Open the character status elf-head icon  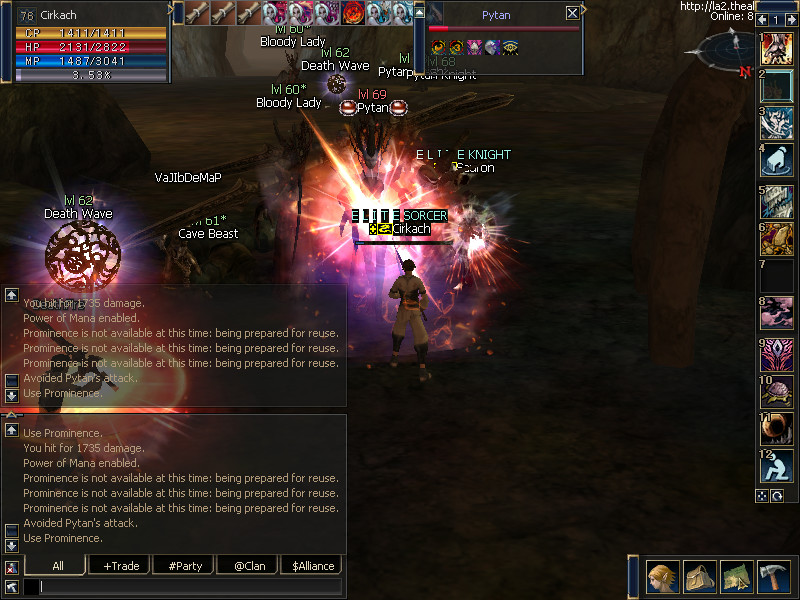(663, 576)
